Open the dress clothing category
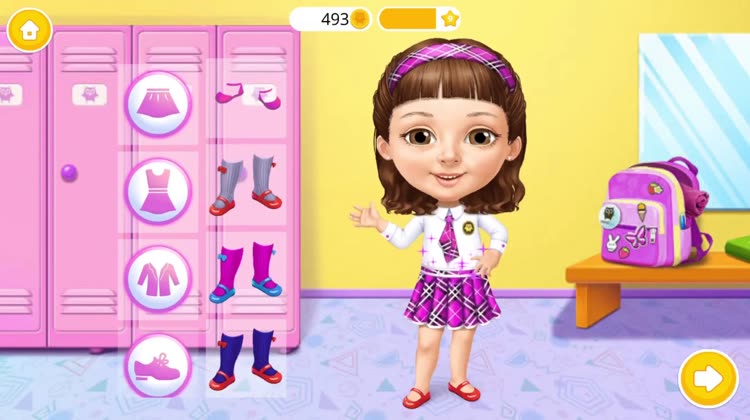Image resolution: width=750 pixels, height=420 pixels. tap(157, 190)
